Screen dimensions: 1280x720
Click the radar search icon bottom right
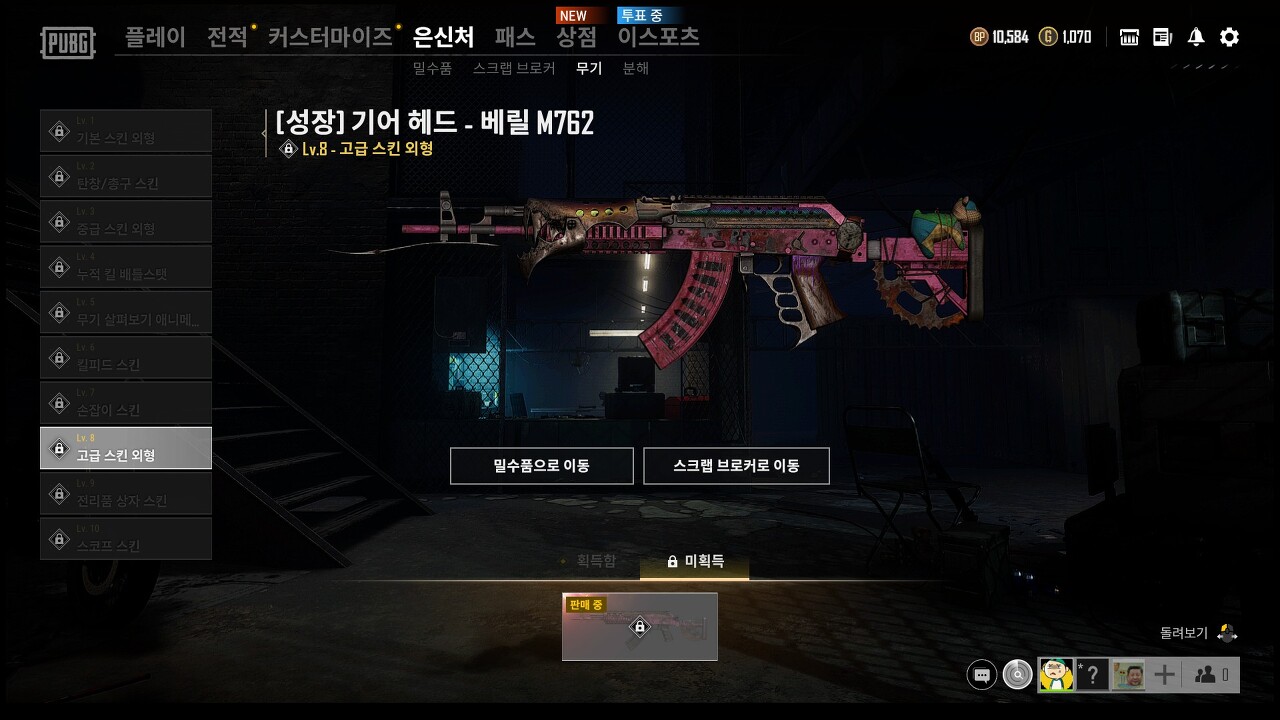tap(1017, 674)
